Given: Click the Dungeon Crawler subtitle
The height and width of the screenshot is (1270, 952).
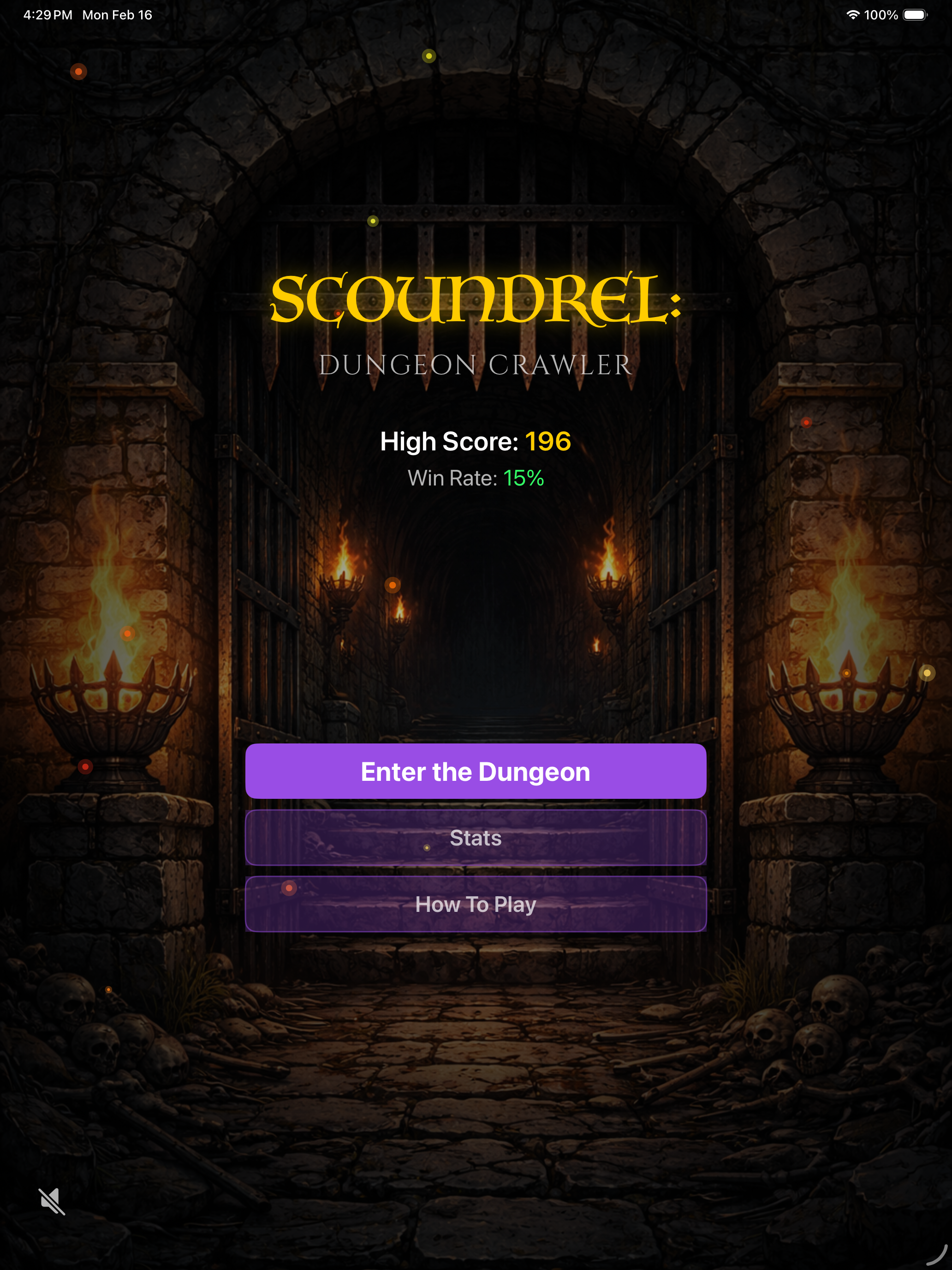Looking at the screenshot, I should click(x=475, y=364).
